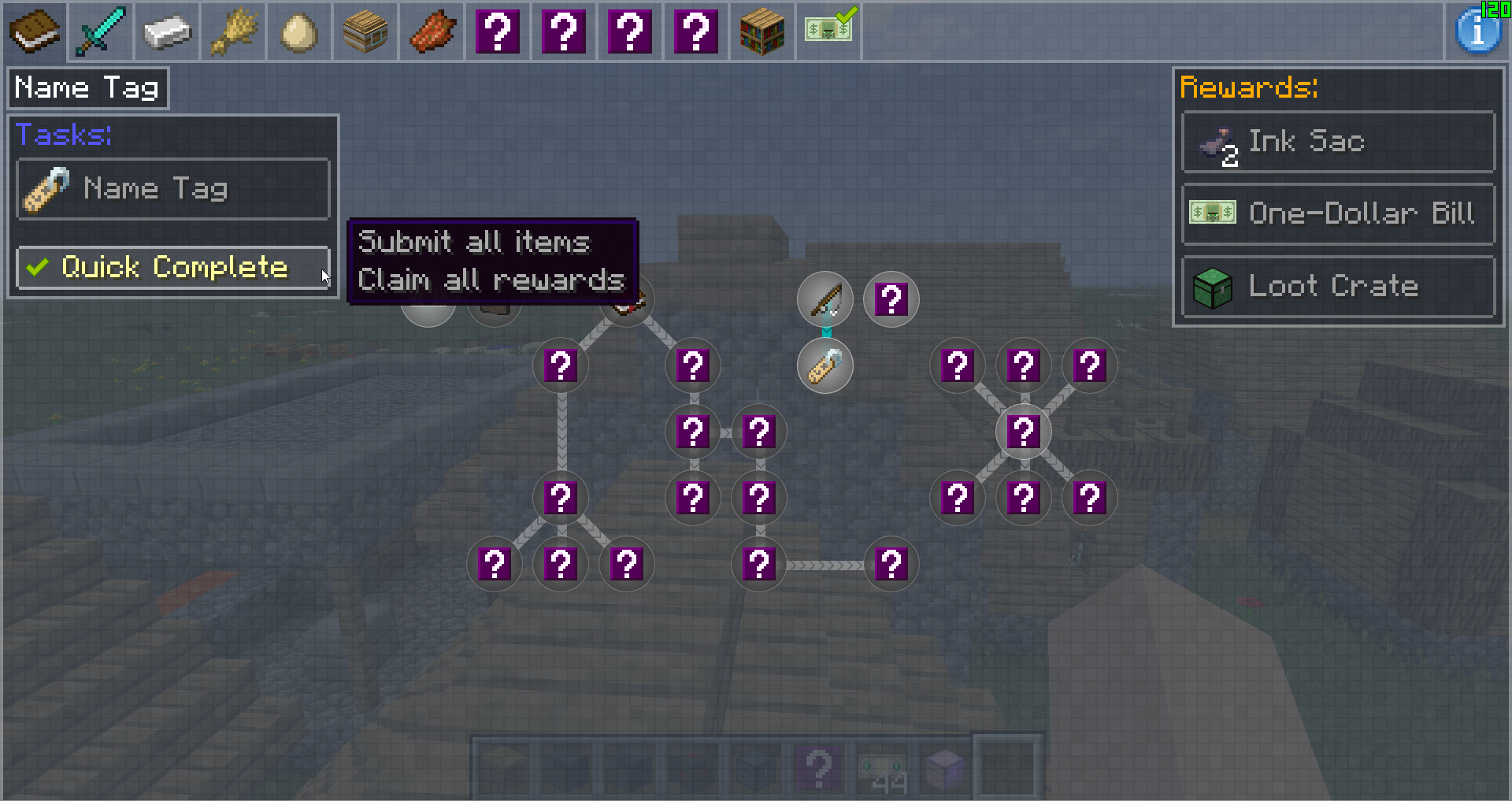Choose the One-Dollar Bill reward

pos(1338,213)
